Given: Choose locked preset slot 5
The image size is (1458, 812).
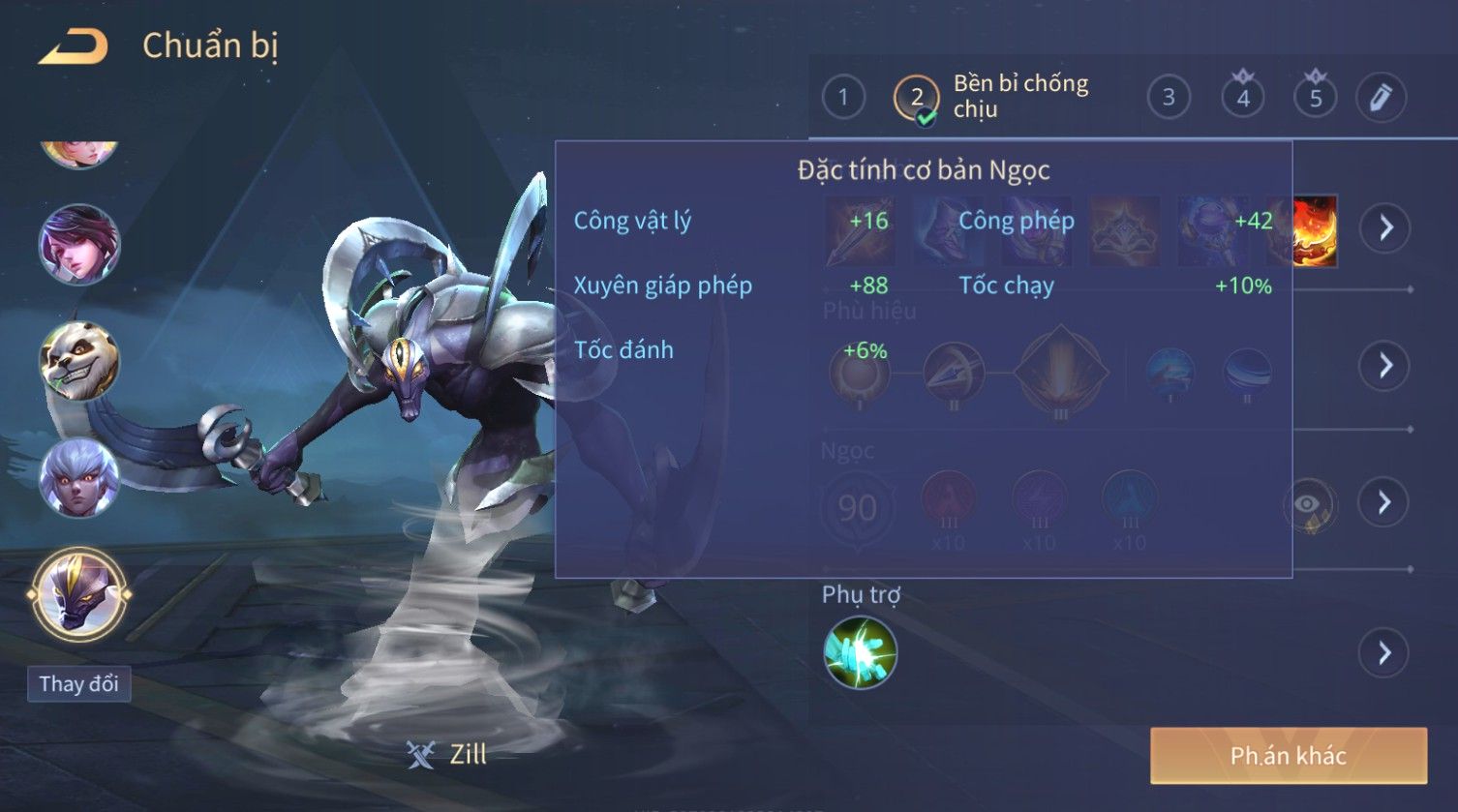Looking at the screenshot, I should pos(1315,97).
